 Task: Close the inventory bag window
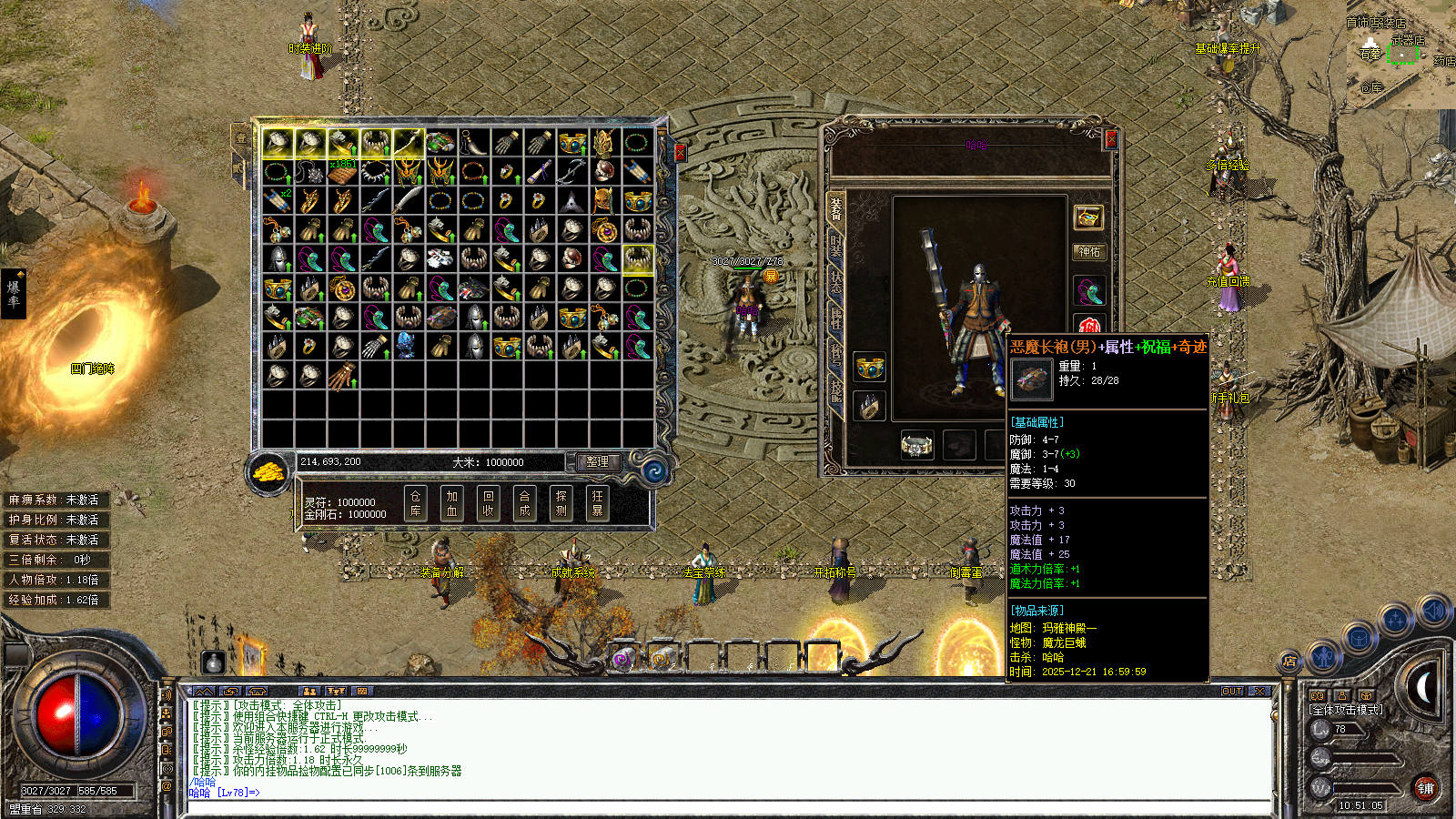click(x=680, y=152)
